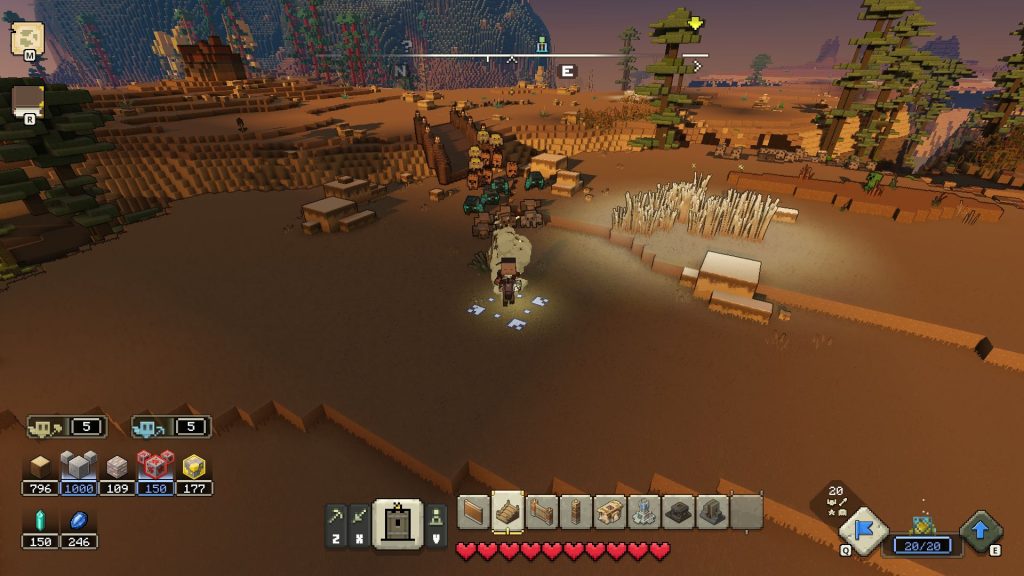Pick the tall tower build slot
Screen dimensions: 1024x576
click(x=576, y=512)
